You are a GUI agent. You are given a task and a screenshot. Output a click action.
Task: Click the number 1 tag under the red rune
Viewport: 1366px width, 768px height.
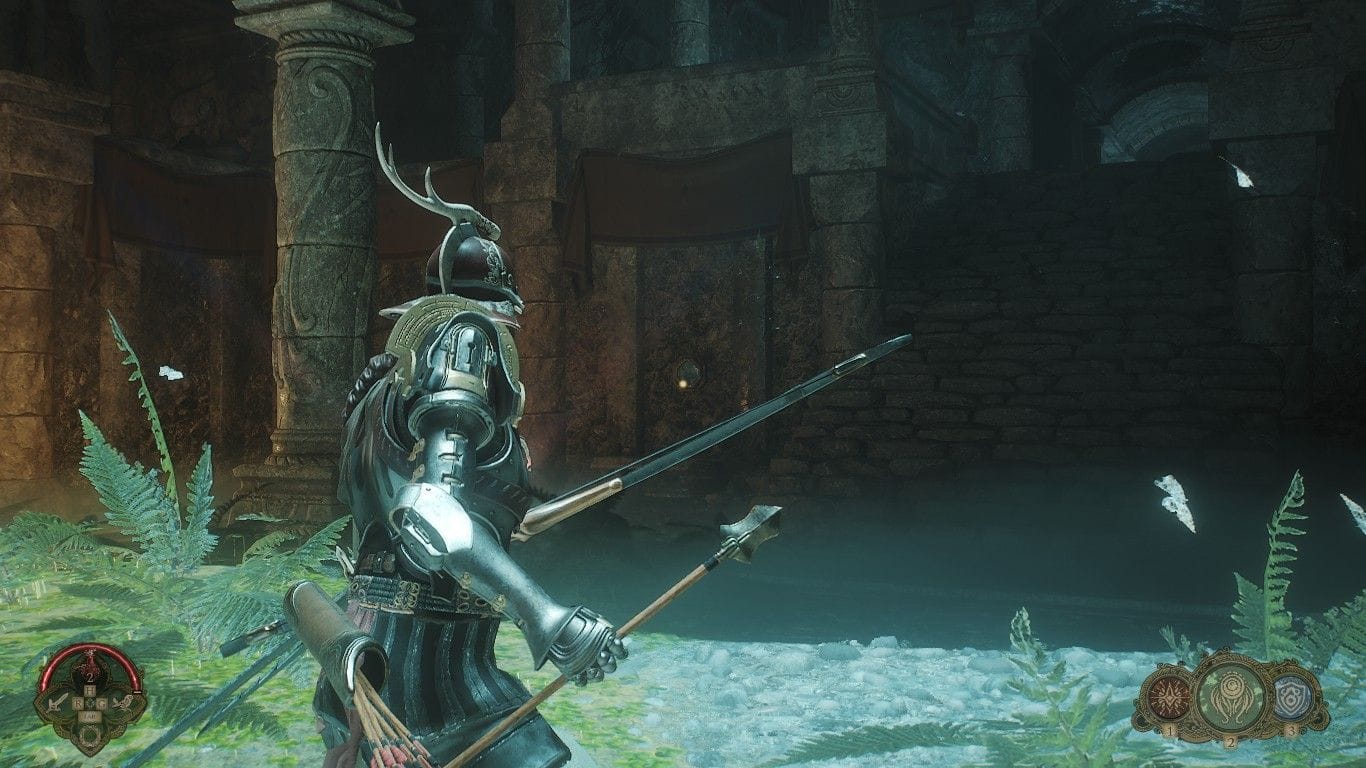coord(1170,731)
